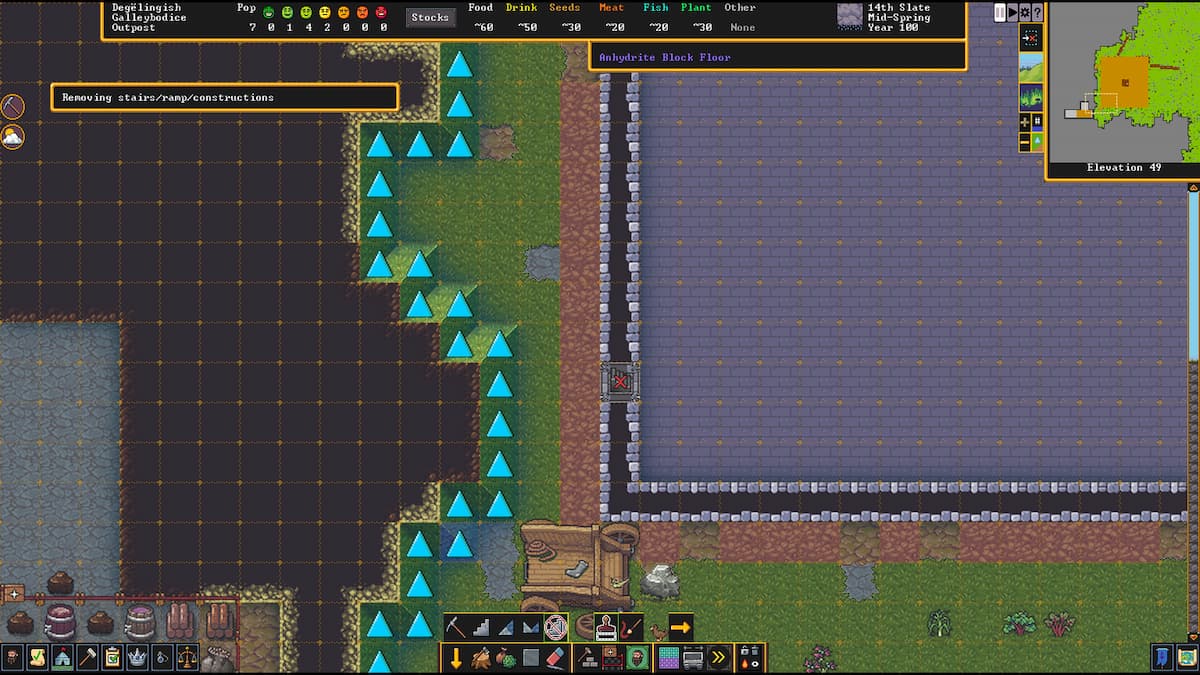Image resolution: width=1200 pixels, height=675 pixels.
Task: Pause the game with the pause button
Action: tap(1000, 12)
